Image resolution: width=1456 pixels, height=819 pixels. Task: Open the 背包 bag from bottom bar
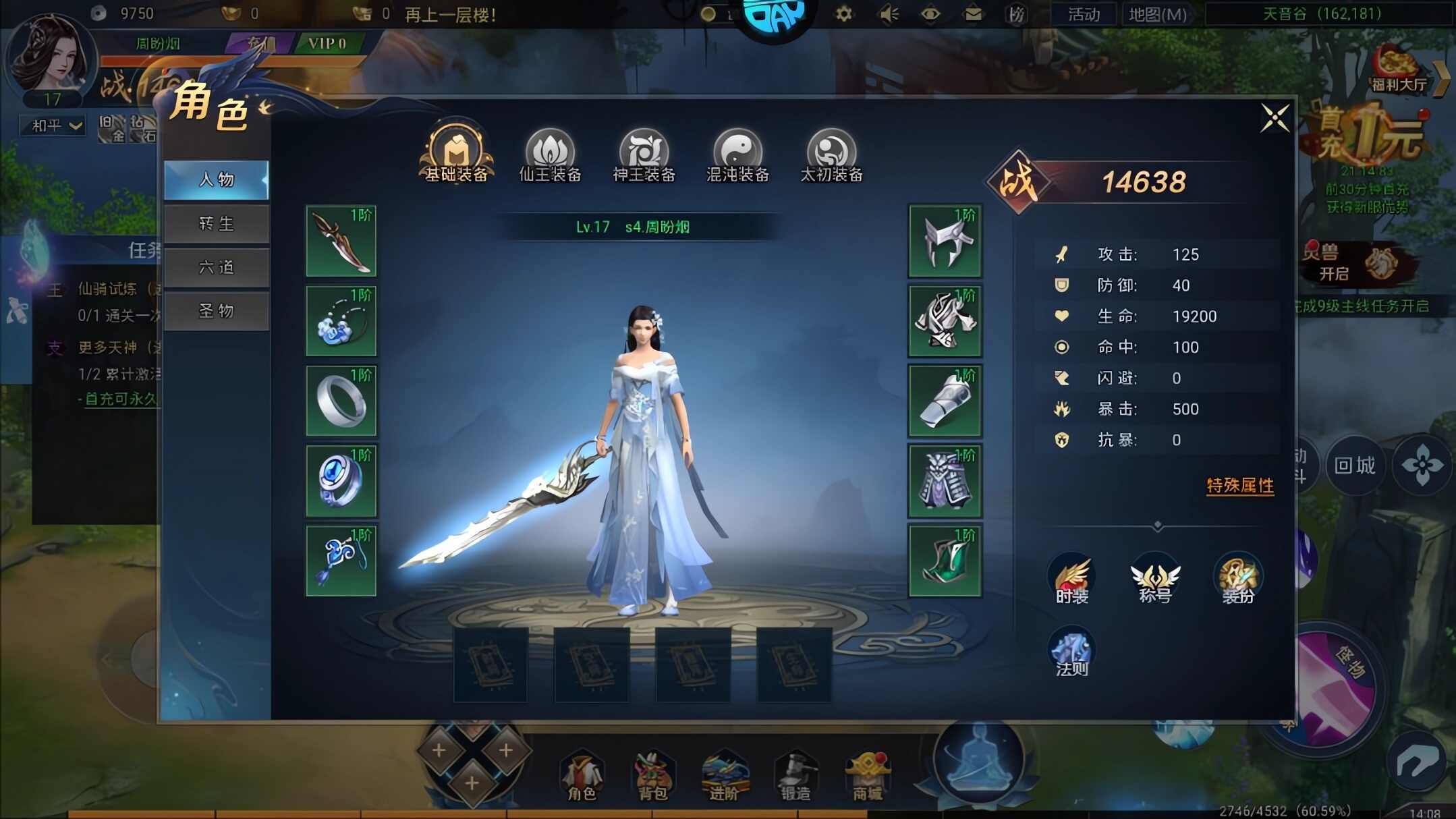pyautogui.click(x=652, y=776)
